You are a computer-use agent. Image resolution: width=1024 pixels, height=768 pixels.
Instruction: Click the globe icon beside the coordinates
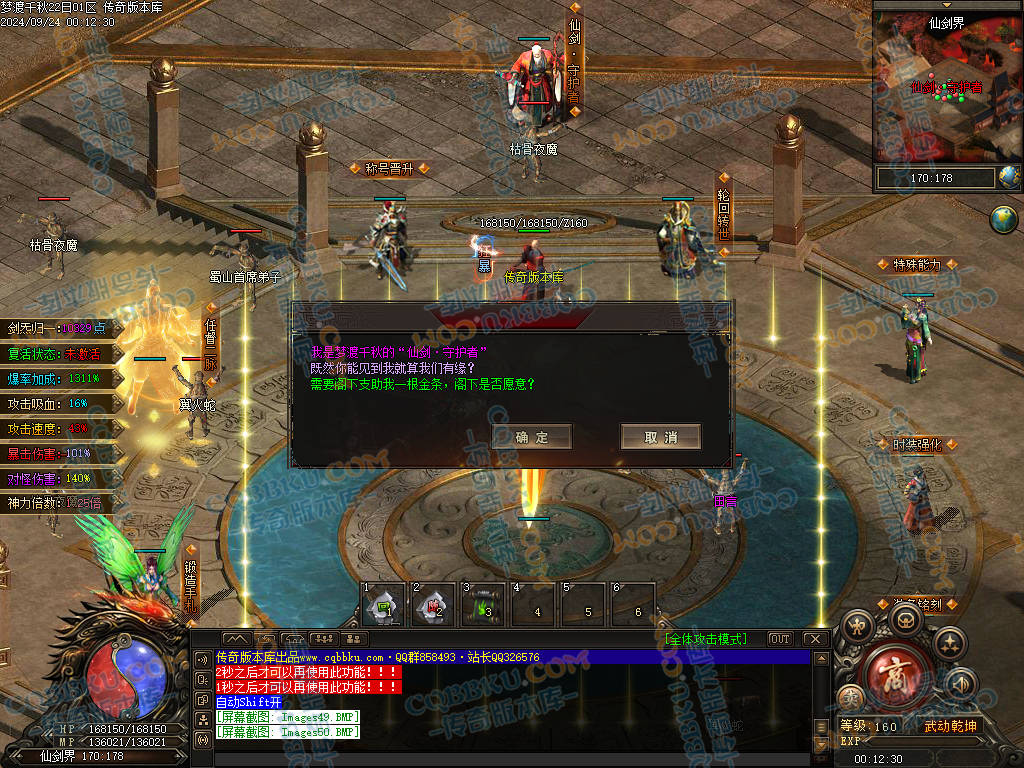coord(1009,178)
